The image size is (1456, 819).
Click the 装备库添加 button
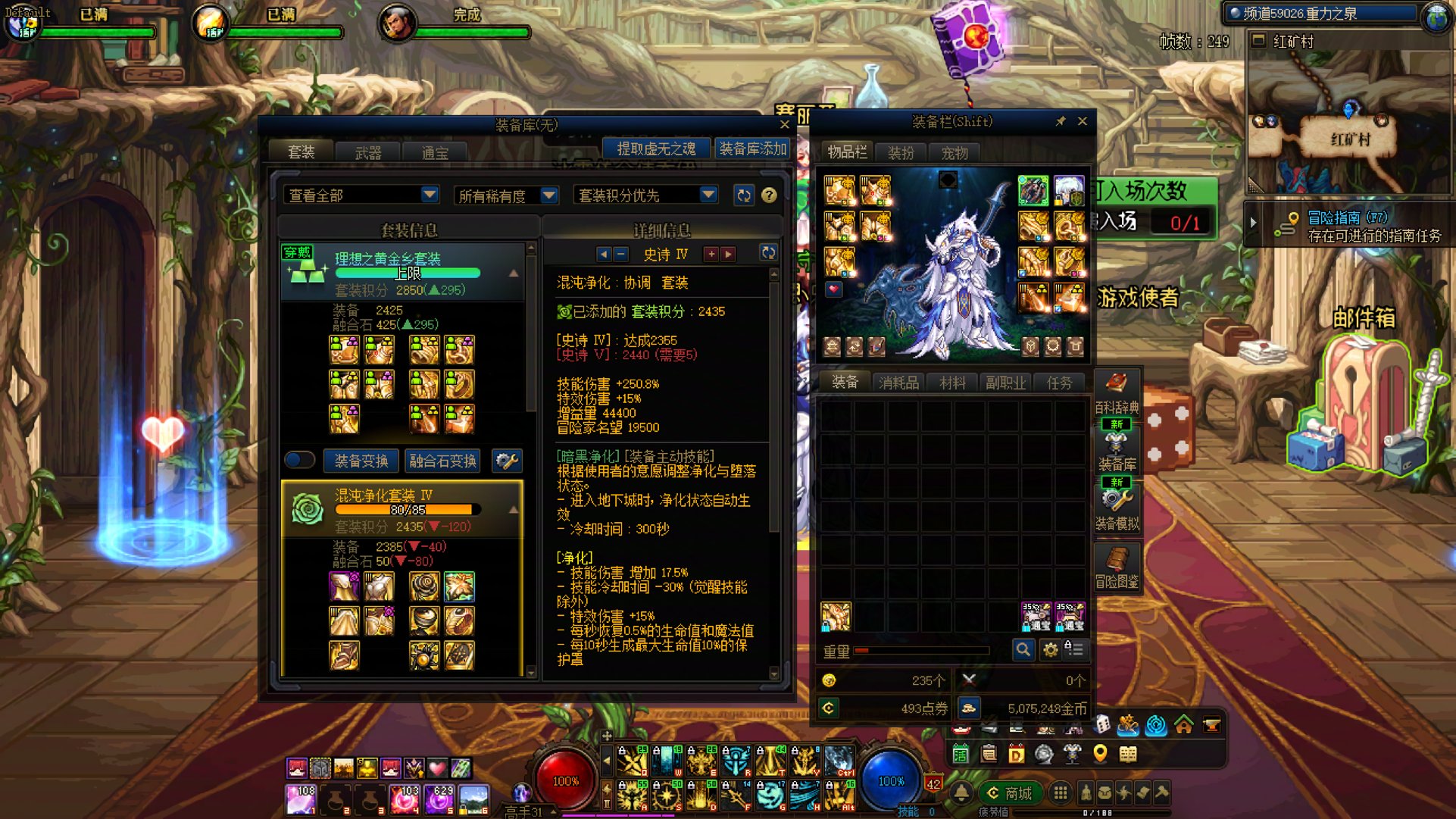pyautogui.click(x=751, y=148)
